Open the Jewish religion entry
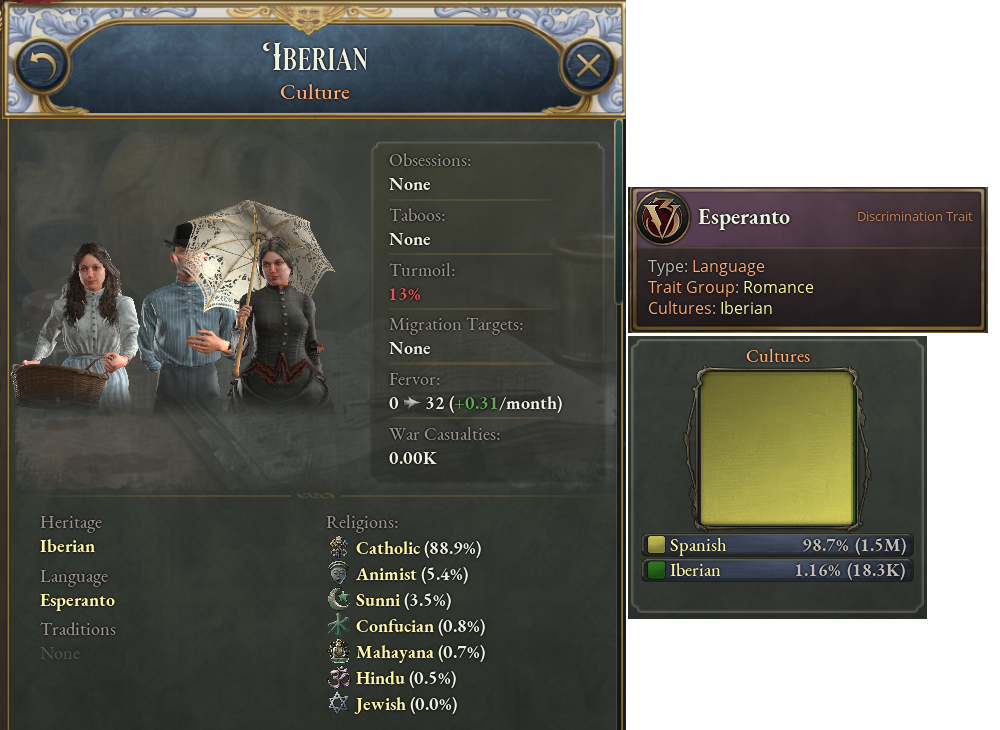Viewport: 1000px width, 730px height. [x=380, y=705]
